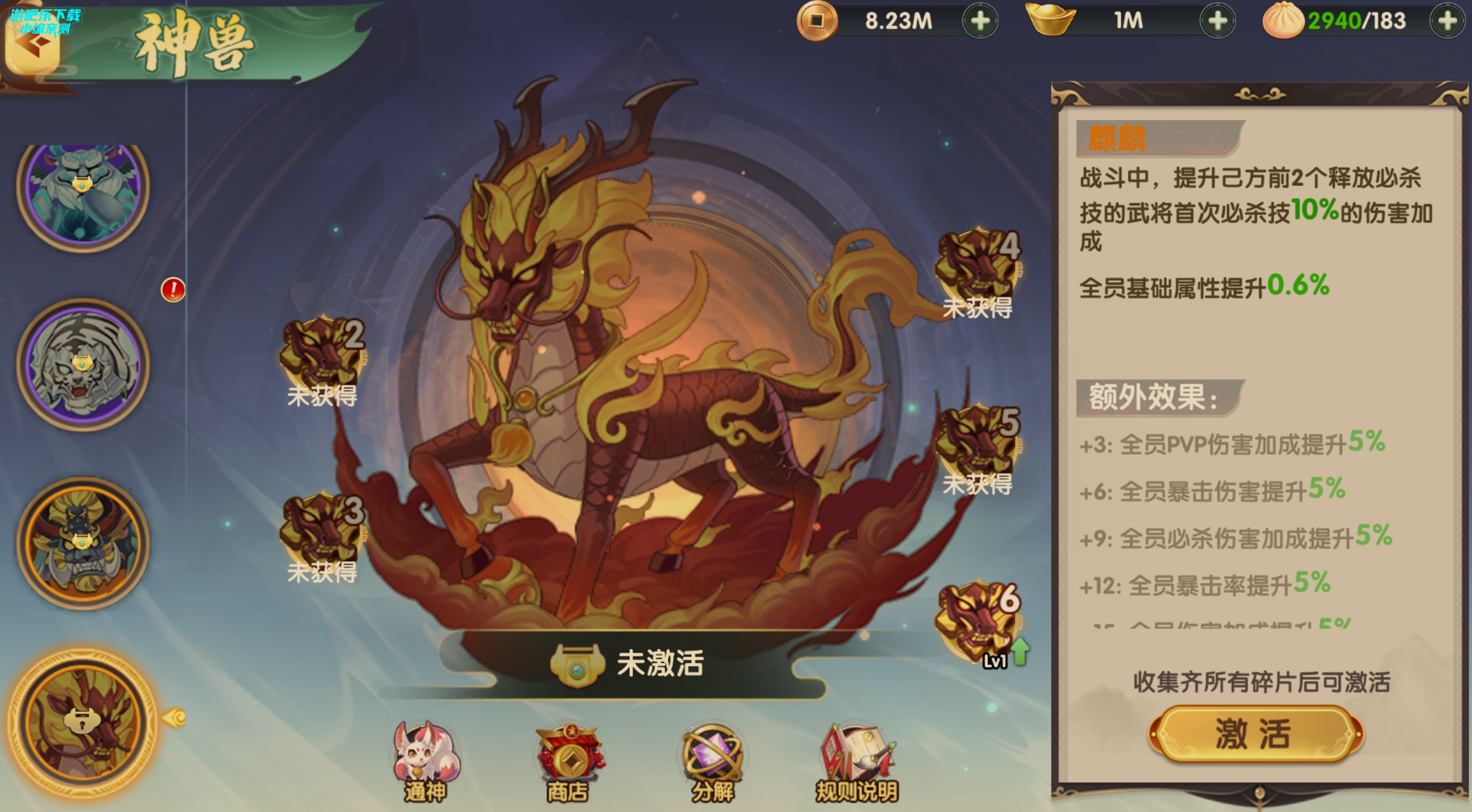Open the 商店 shop

pos(568,760)
